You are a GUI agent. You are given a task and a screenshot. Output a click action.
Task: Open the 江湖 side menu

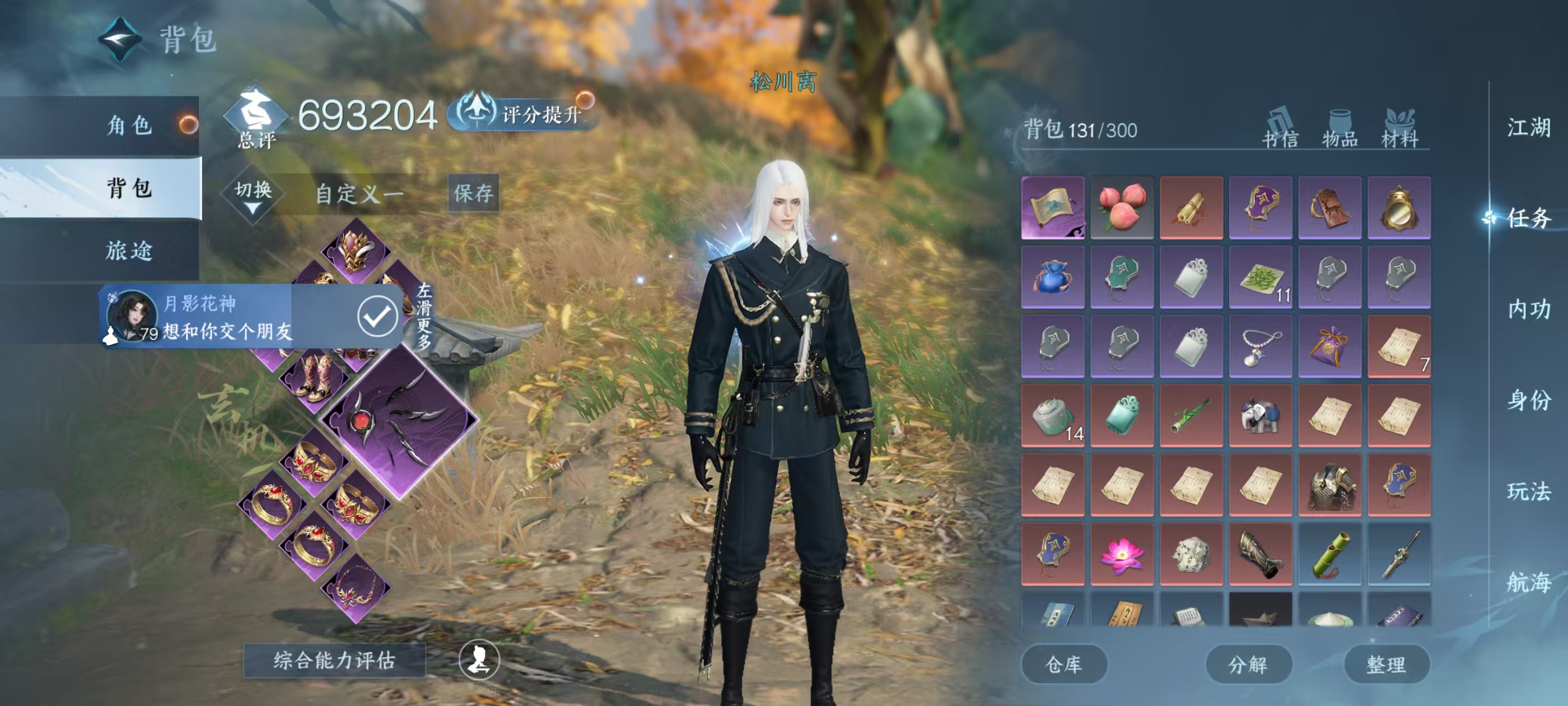[1528, 128]
